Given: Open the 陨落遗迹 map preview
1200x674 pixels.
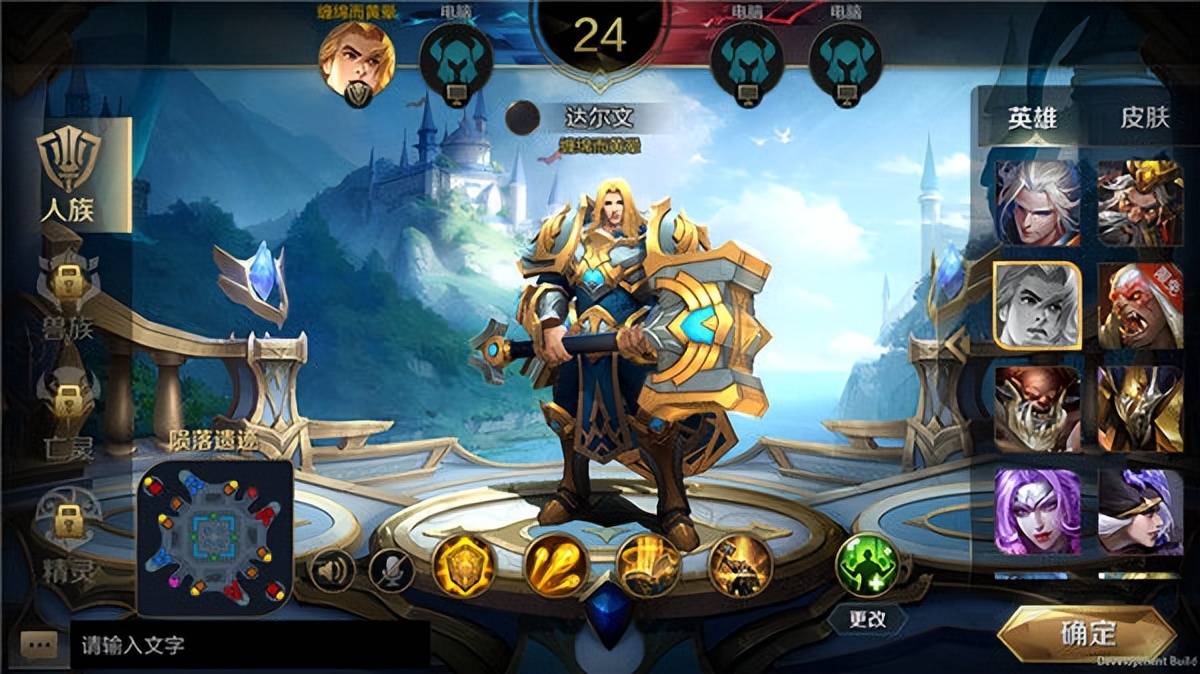Looking at the screenshot, I should pos(214,538).
